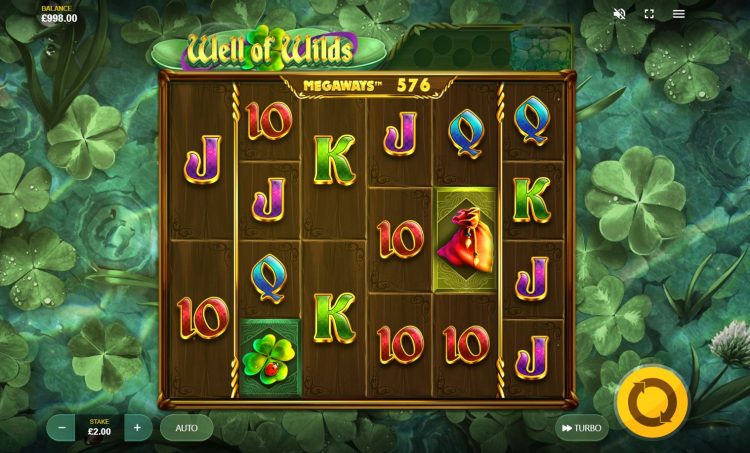This screenshot has height=453, width=750.
Task: Open the Auto spin options
Action: click(x=186, y=428)
